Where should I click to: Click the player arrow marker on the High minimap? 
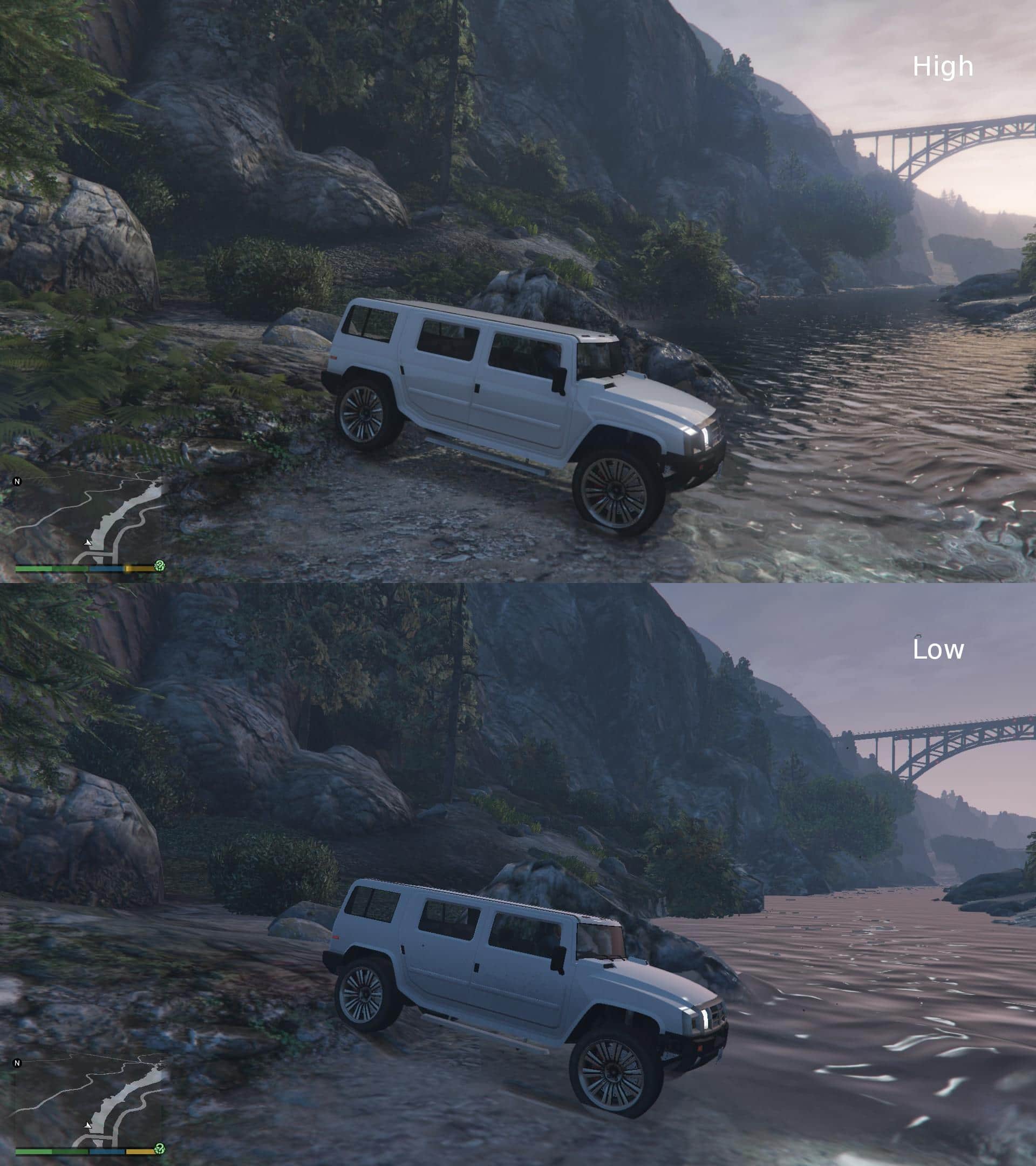87,543
